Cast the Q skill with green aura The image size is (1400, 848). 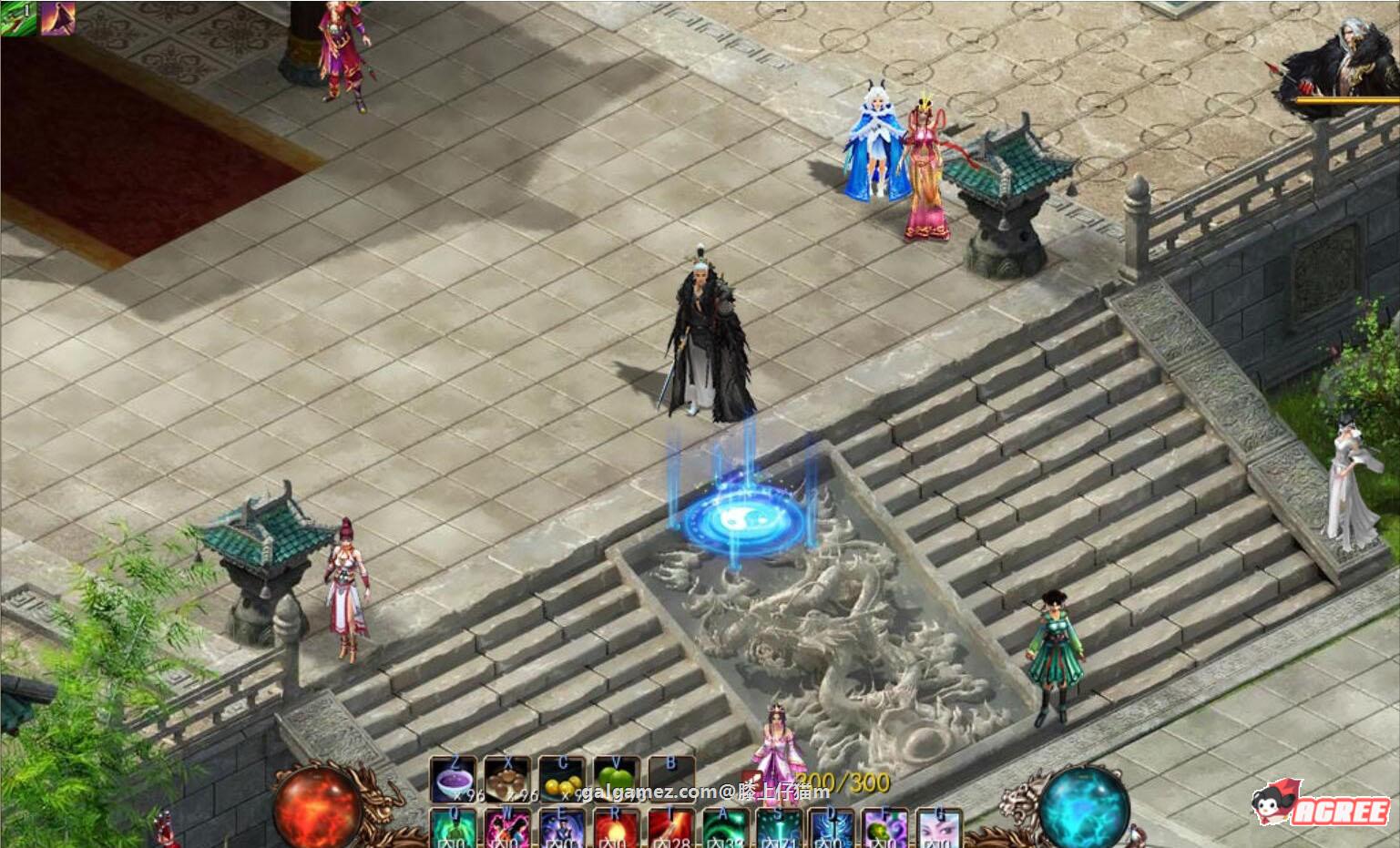[x=453, y=825]
